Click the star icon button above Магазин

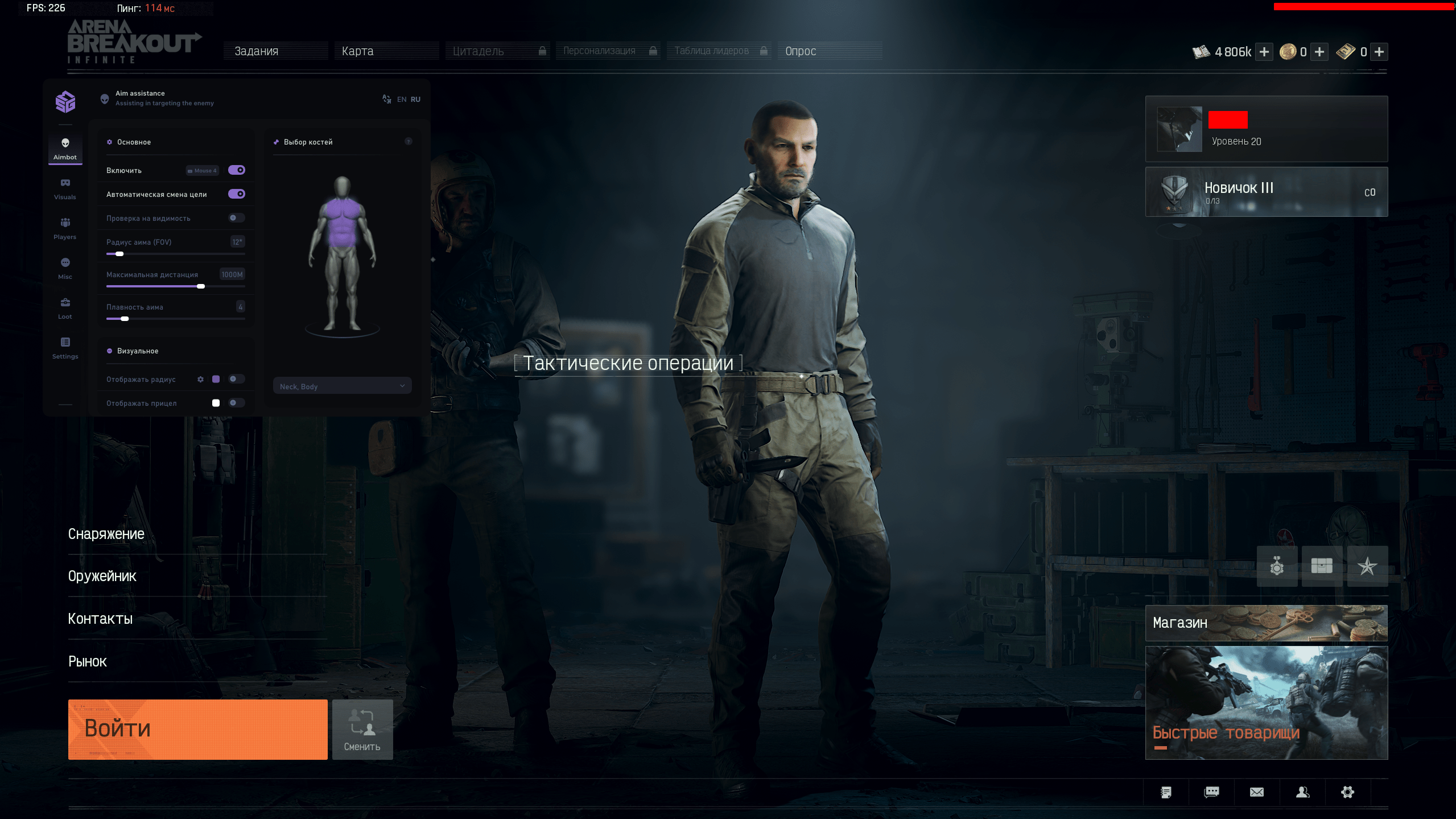point(1367,566)
